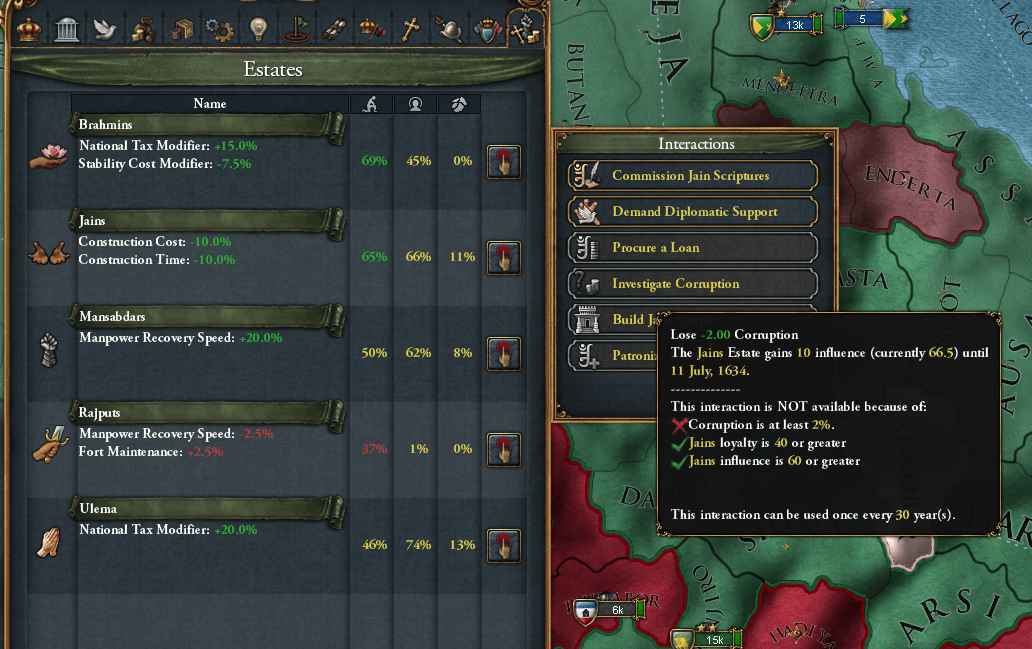Image resolution: width=1032 pixels, height=649 pixels.
Task: Open the Trade tab with crates icon
Action: click(x=181, y=29)
